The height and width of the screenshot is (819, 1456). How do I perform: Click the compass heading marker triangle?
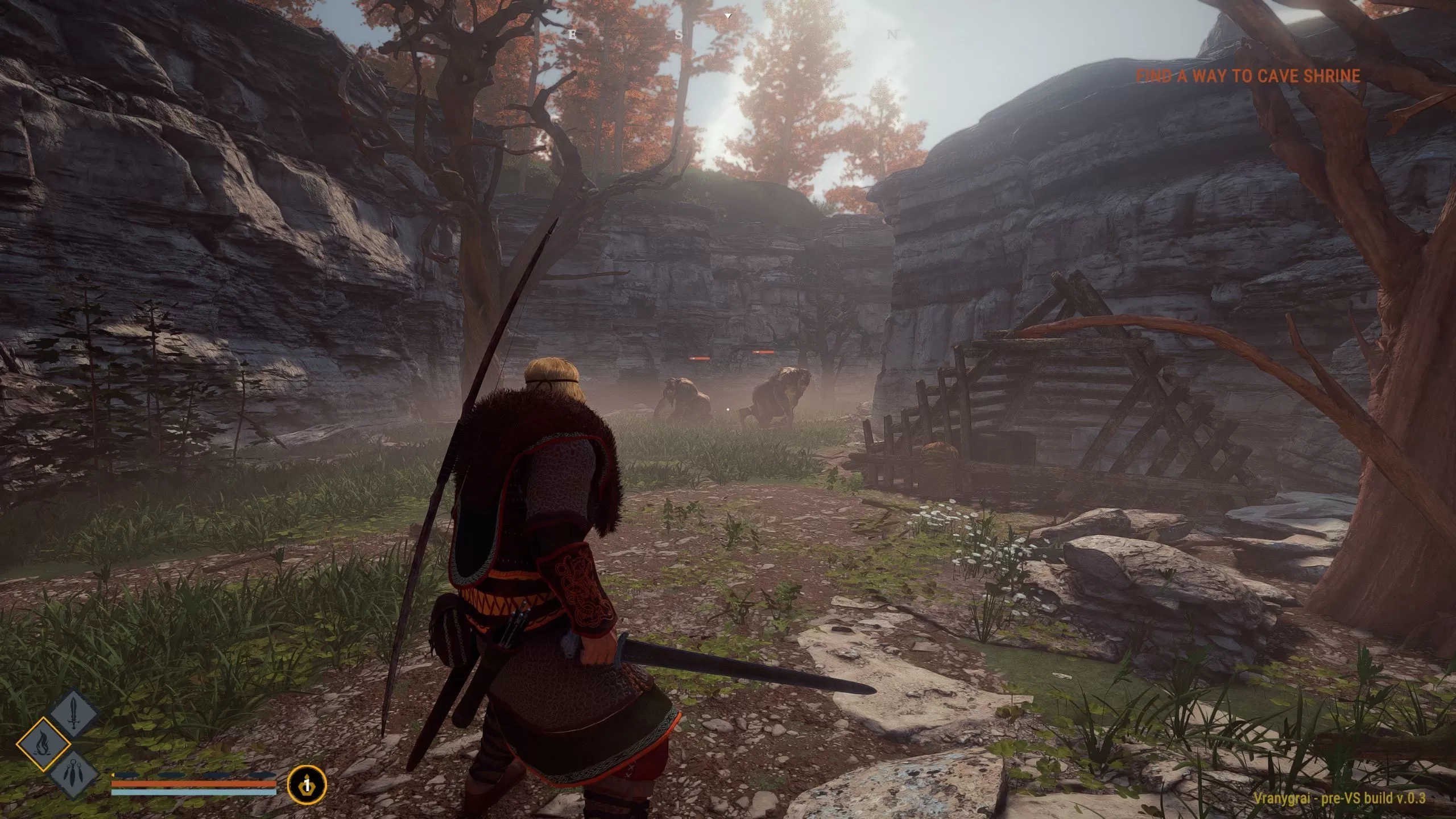tap(728, 16)
